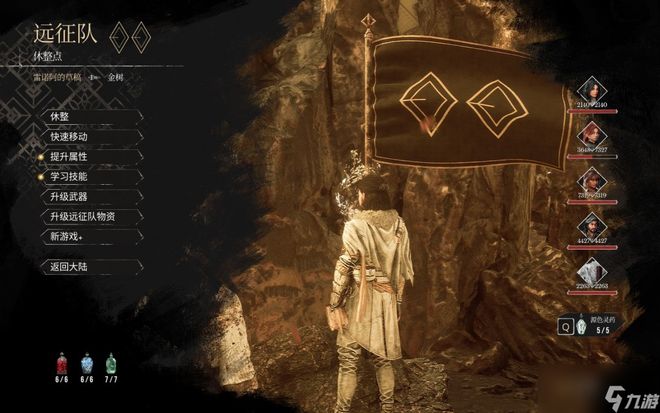This screenshot has width=660, height=413.
Task: Click the green tint bottle icon
Action: [x=111, y=363]
